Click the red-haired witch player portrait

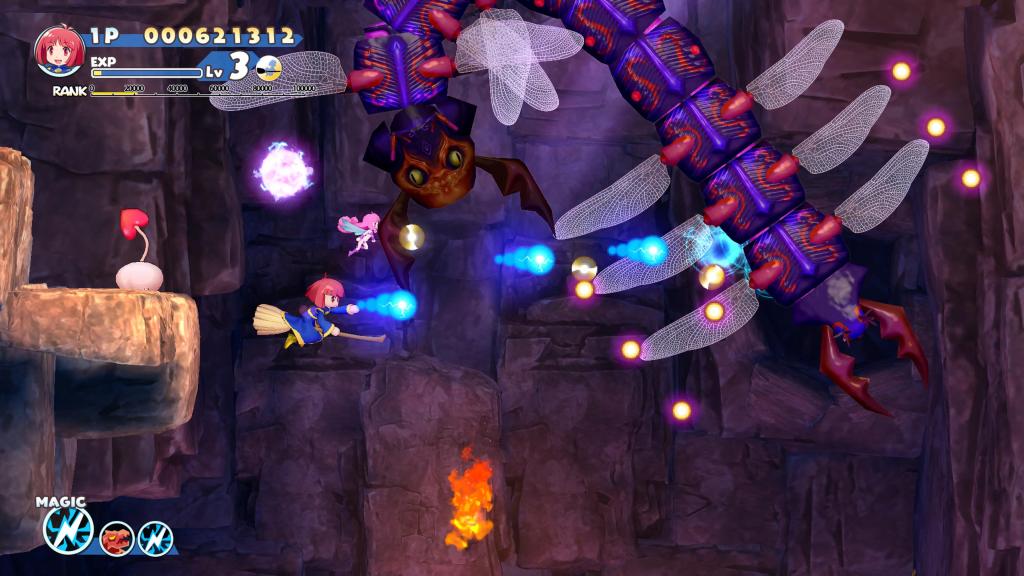click(59, 50)
